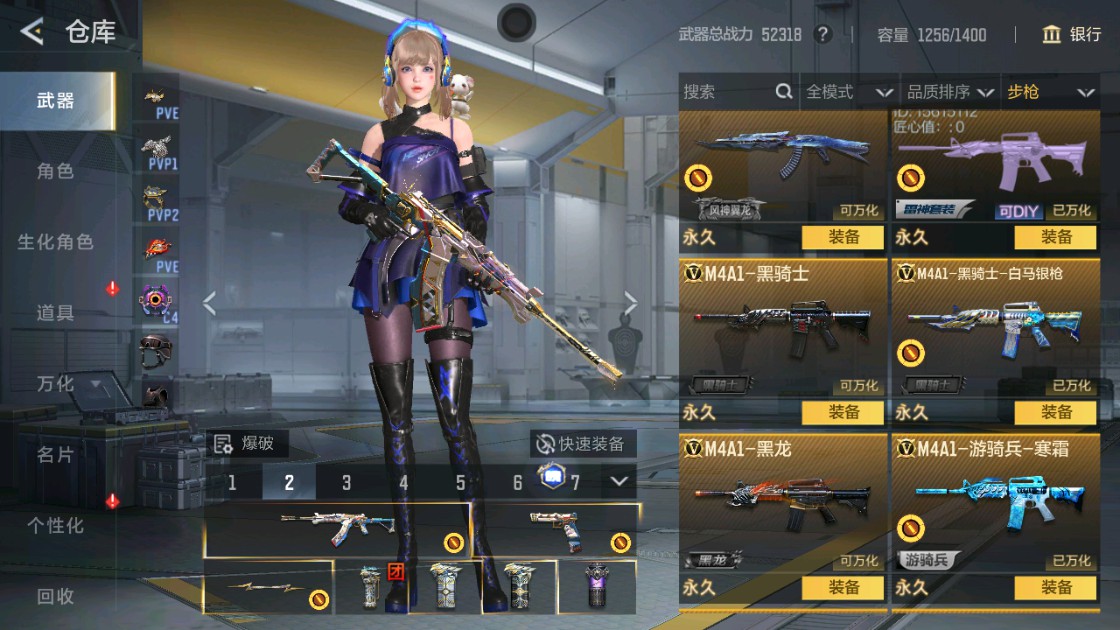Select the 武器 category tab
1120x630 pixels.
(x=56, y=100)
